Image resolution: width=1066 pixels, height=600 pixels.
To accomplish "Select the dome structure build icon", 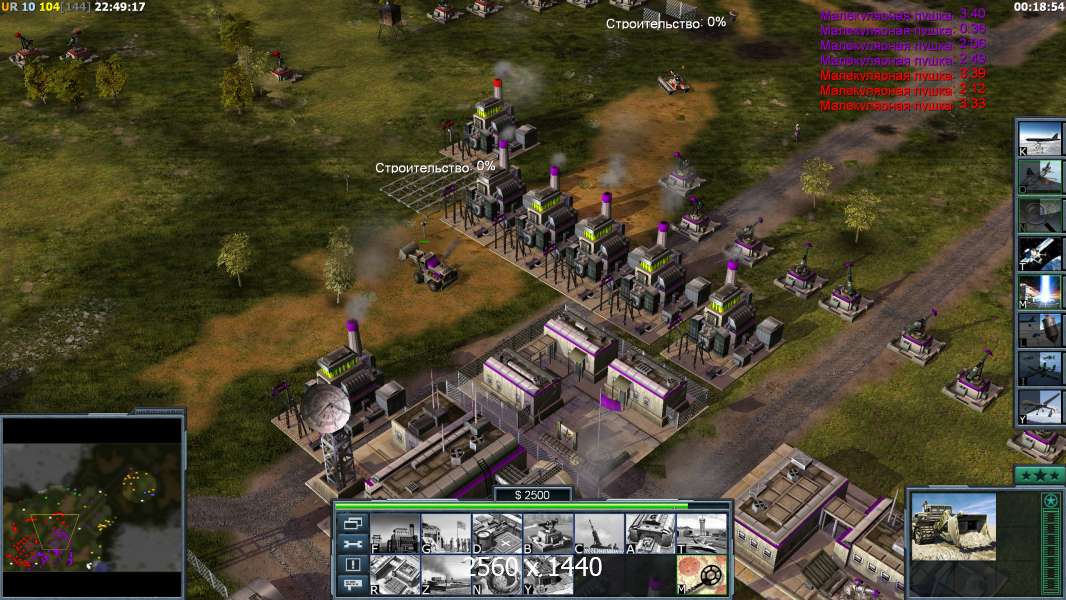I will point(497,574).
